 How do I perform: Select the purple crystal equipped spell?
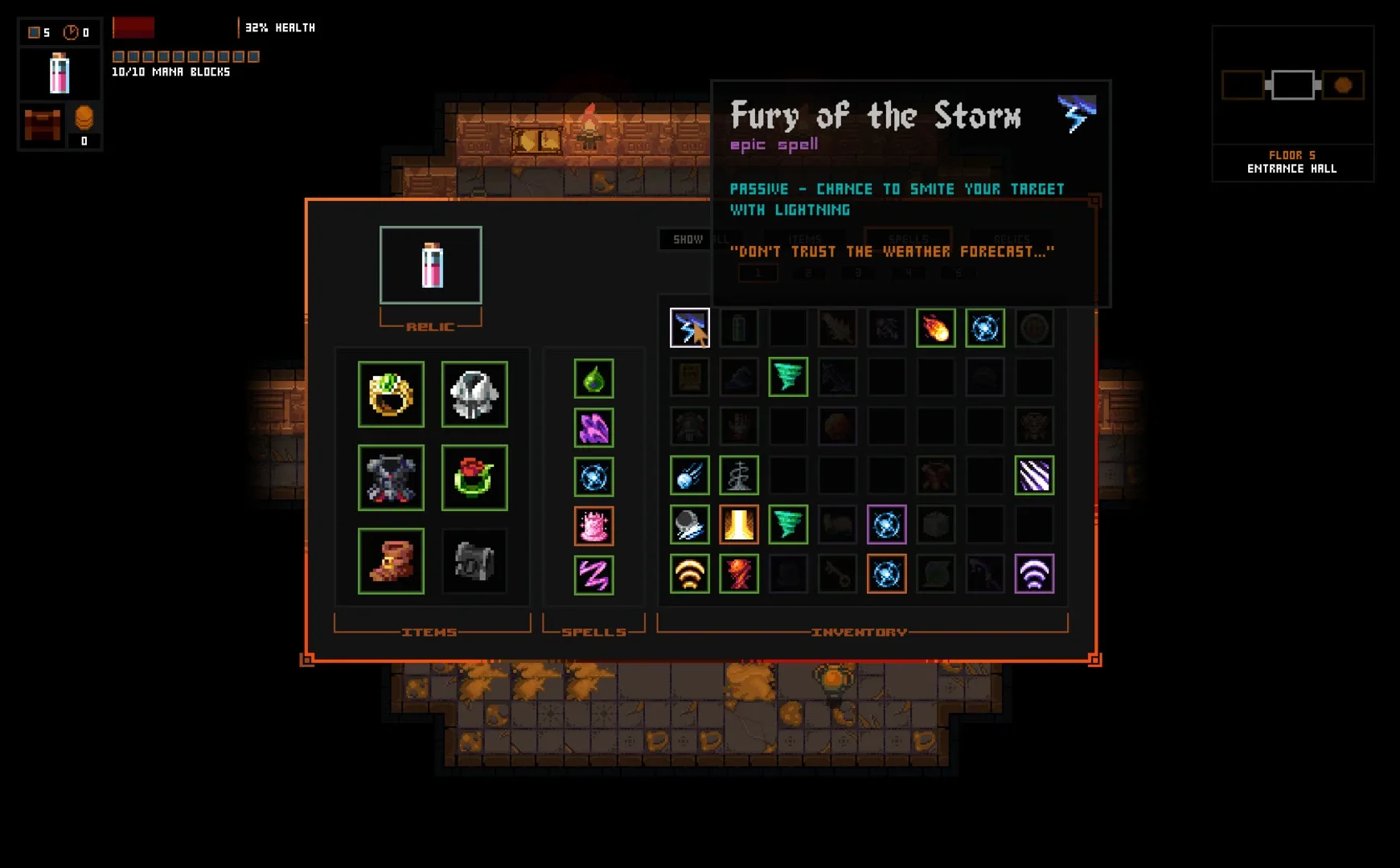593,428
